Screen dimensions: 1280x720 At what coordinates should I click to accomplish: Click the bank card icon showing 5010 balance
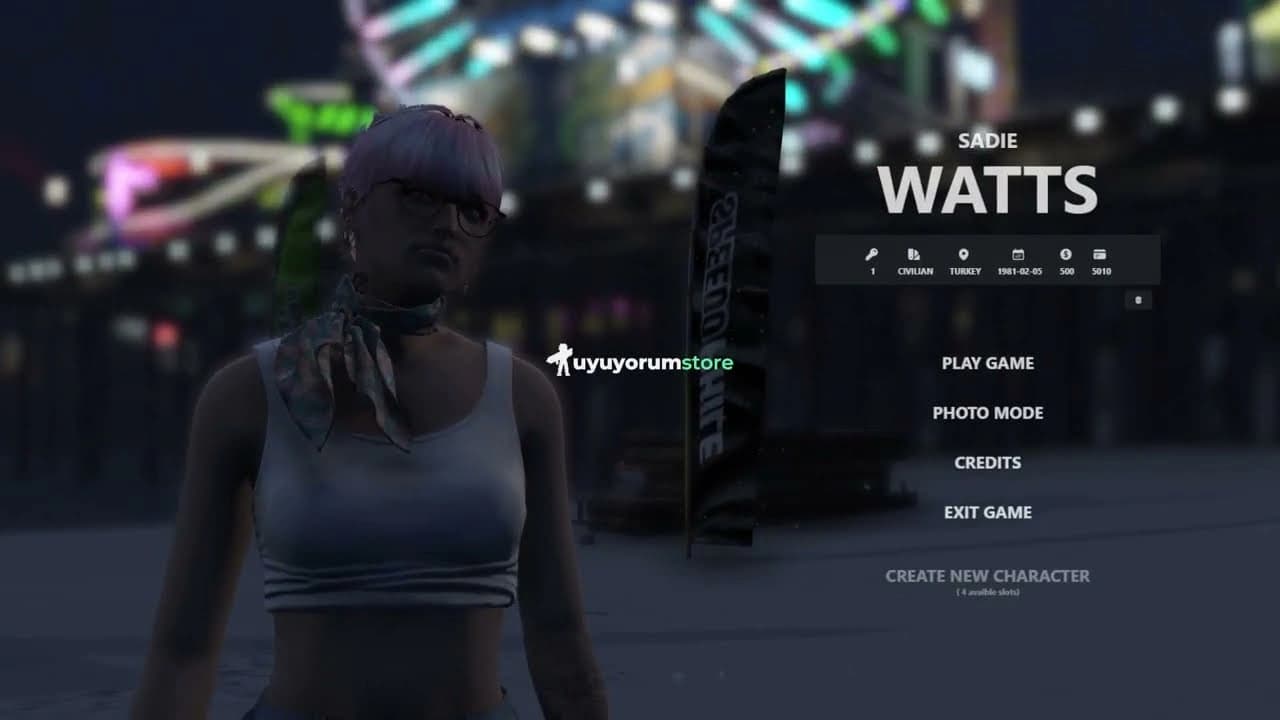tap(1100, 254)
